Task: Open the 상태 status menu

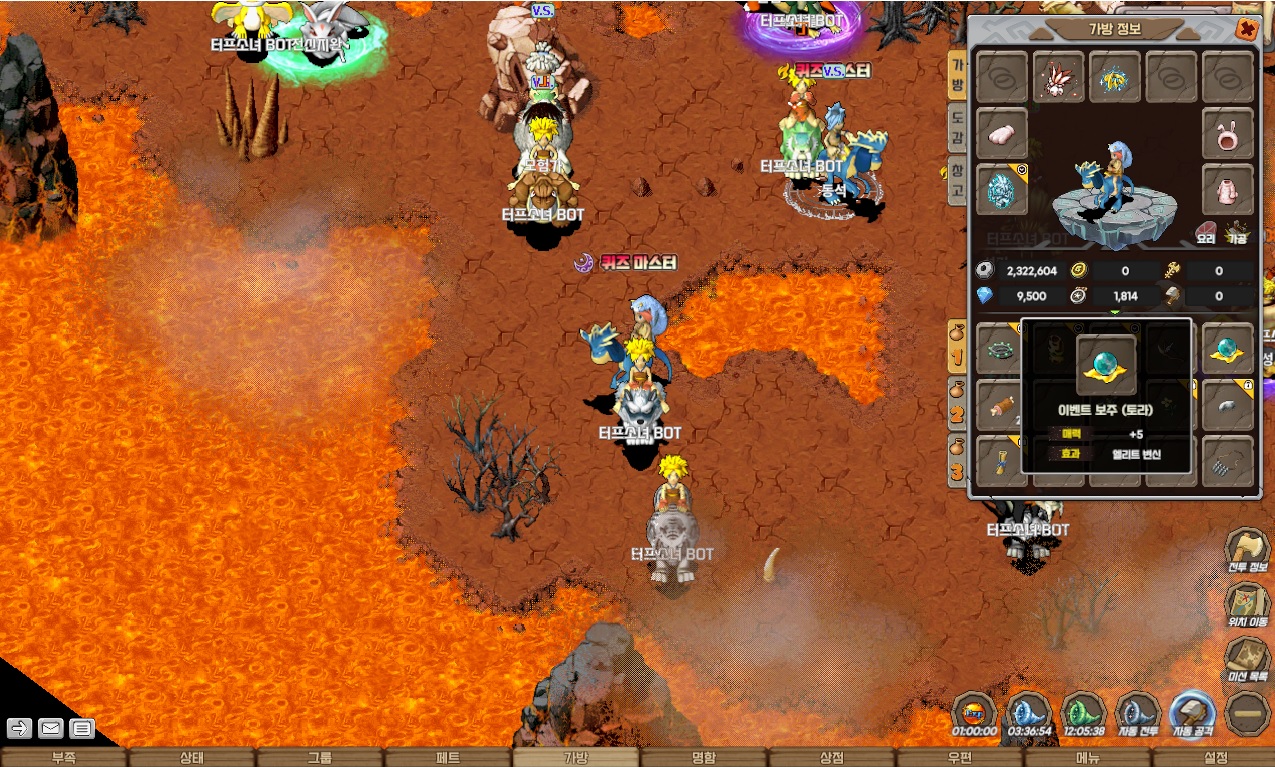Action: 192,758
